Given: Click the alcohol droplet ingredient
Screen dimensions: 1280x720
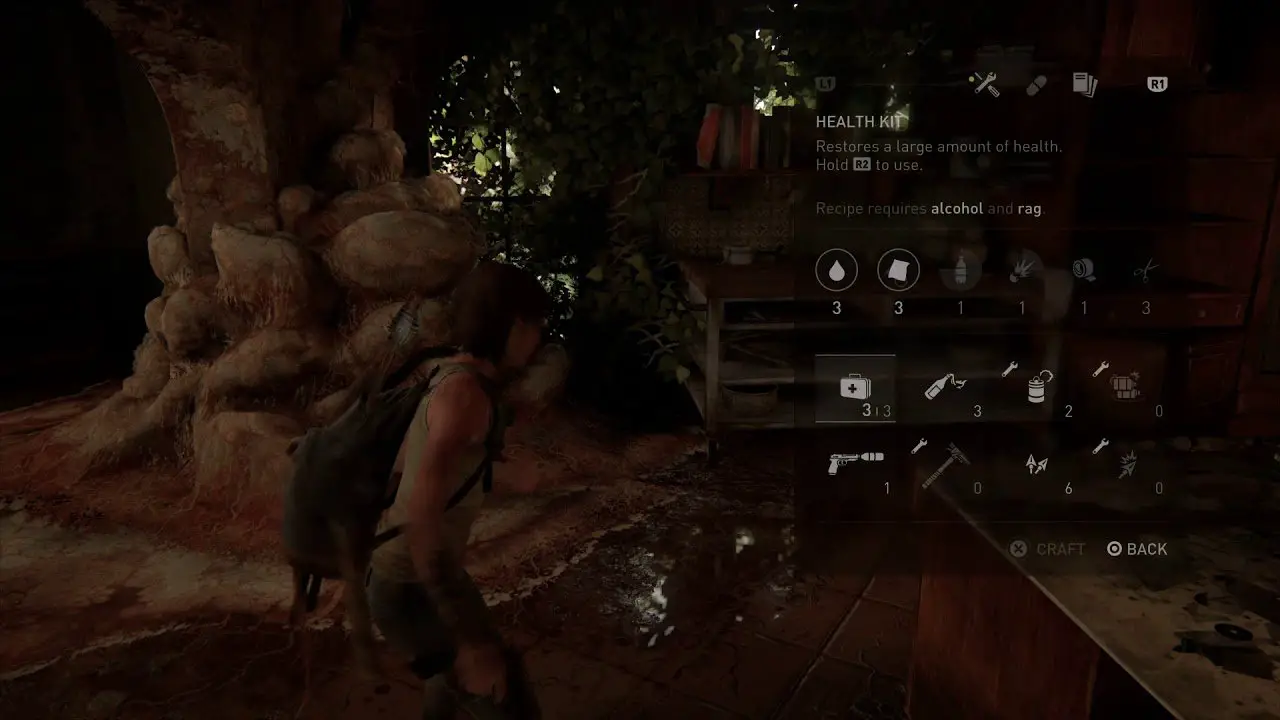Looking at the screenshot, I should click(837, 270).
